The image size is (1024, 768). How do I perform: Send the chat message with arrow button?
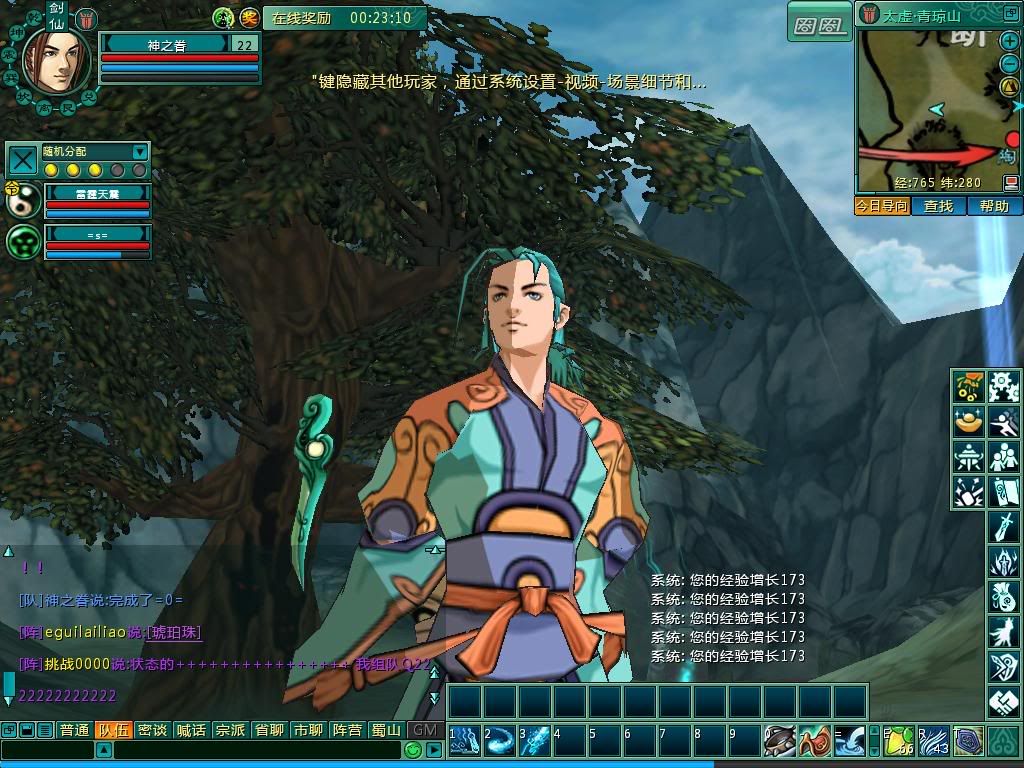(433, 750)
